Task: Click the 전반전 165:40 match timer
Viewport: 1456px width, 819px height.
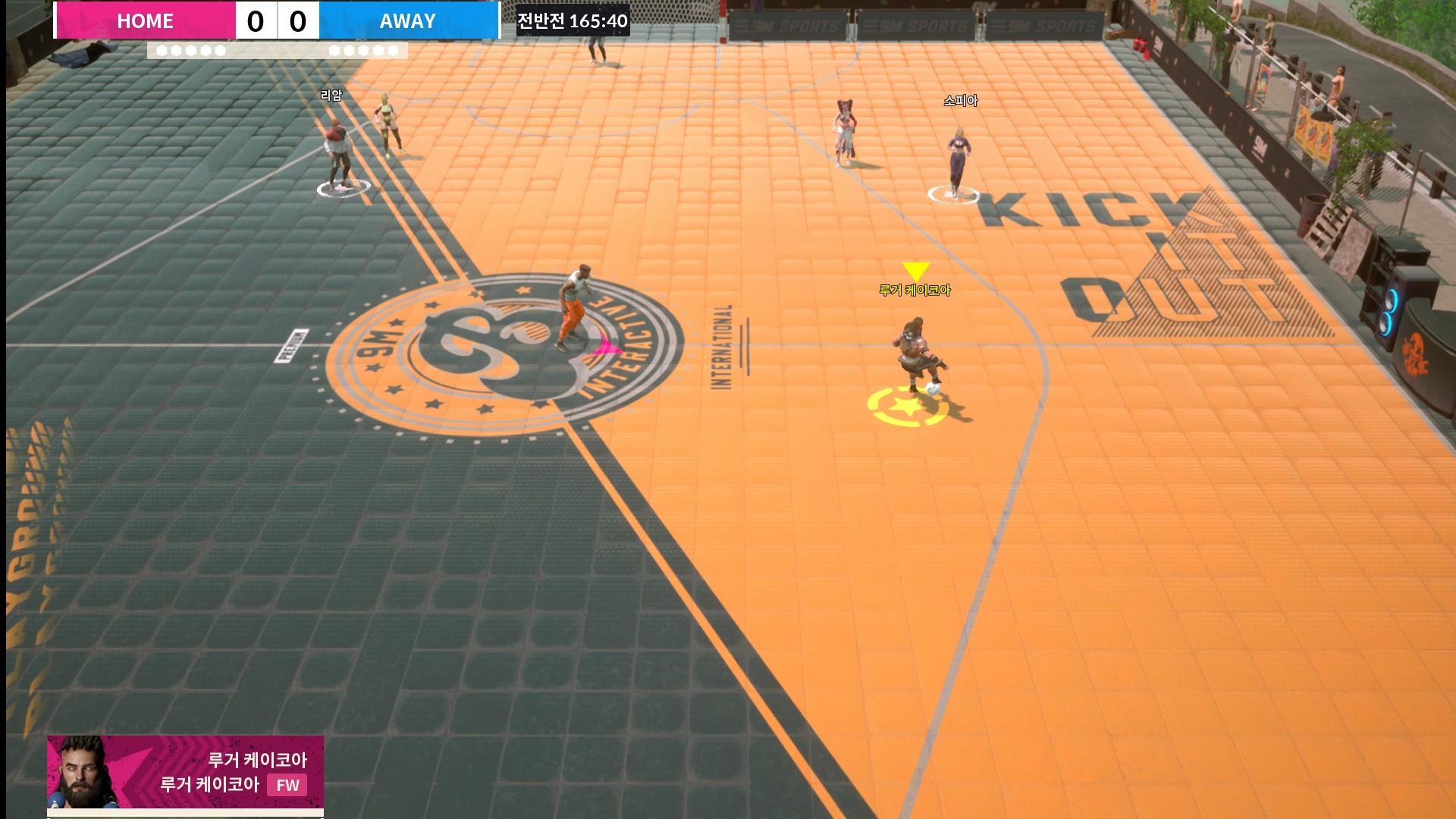Action: (x=572, y=21)
